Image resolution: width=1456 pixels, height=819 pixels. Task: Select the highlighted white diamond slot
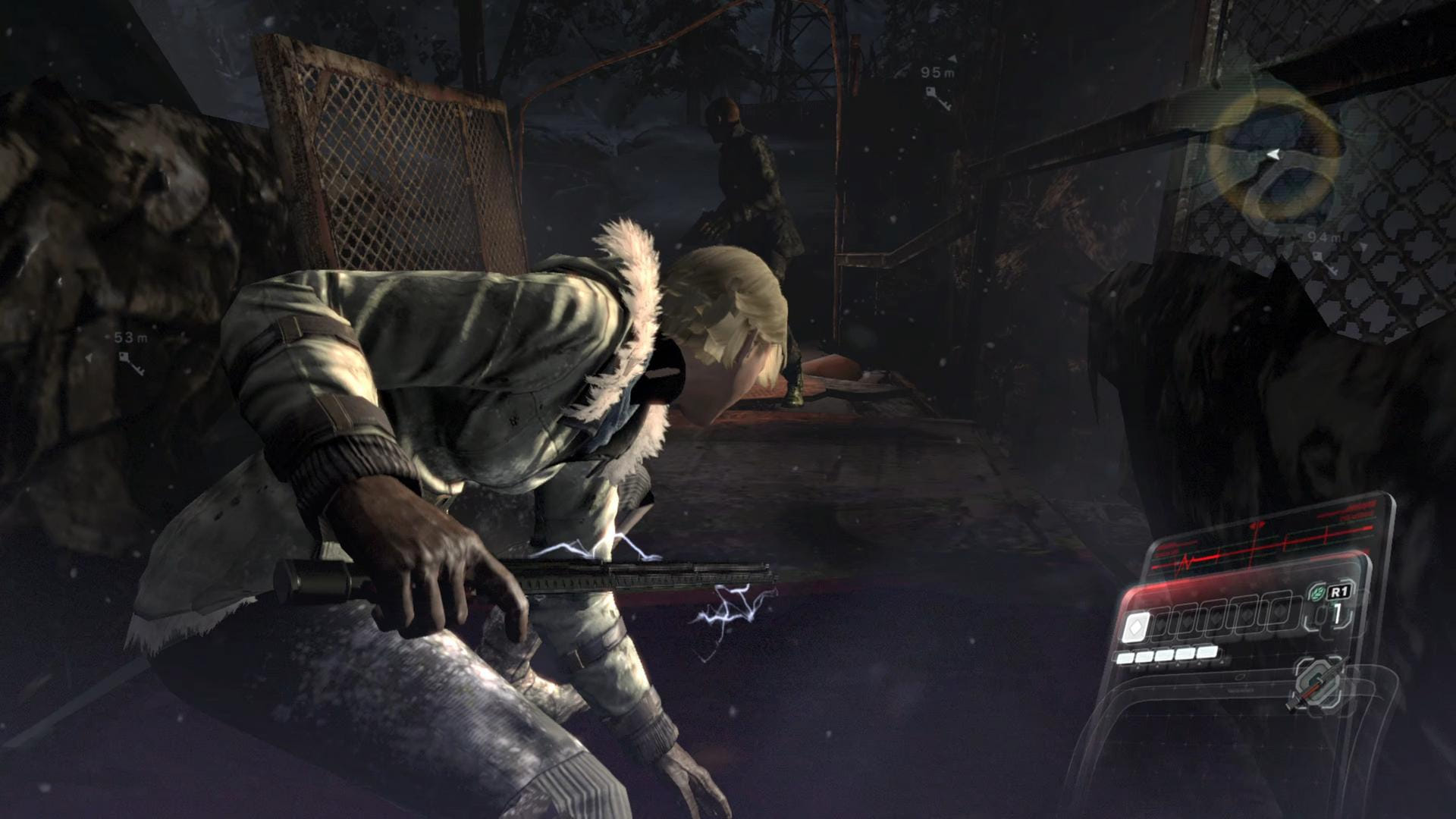1136,627
